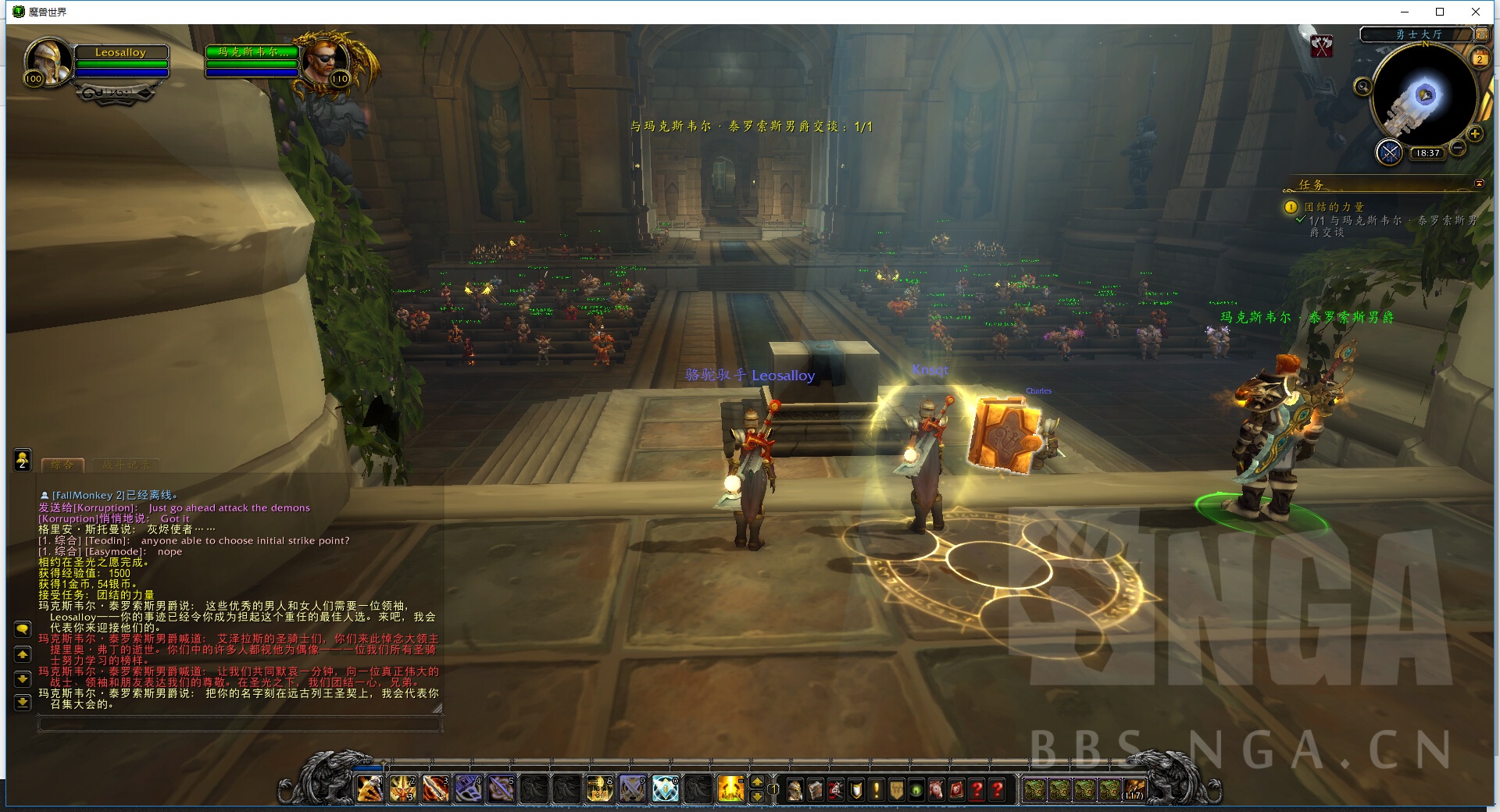Click the crossed axes buff icon
Viewport: 1500px width, 812px height.
click(x=1322, y=46)
